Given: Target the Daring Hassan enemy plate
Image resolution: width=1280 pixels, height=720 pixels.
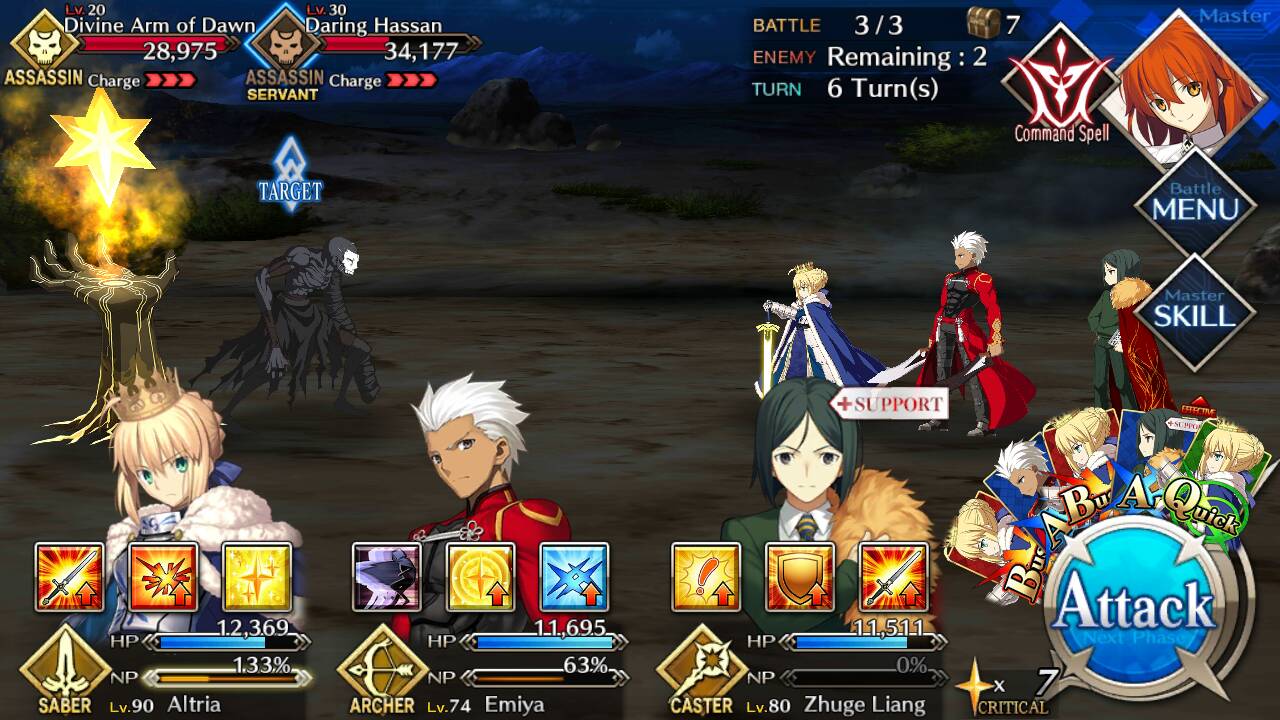Looking at the screenshot, I should [370, 45].
